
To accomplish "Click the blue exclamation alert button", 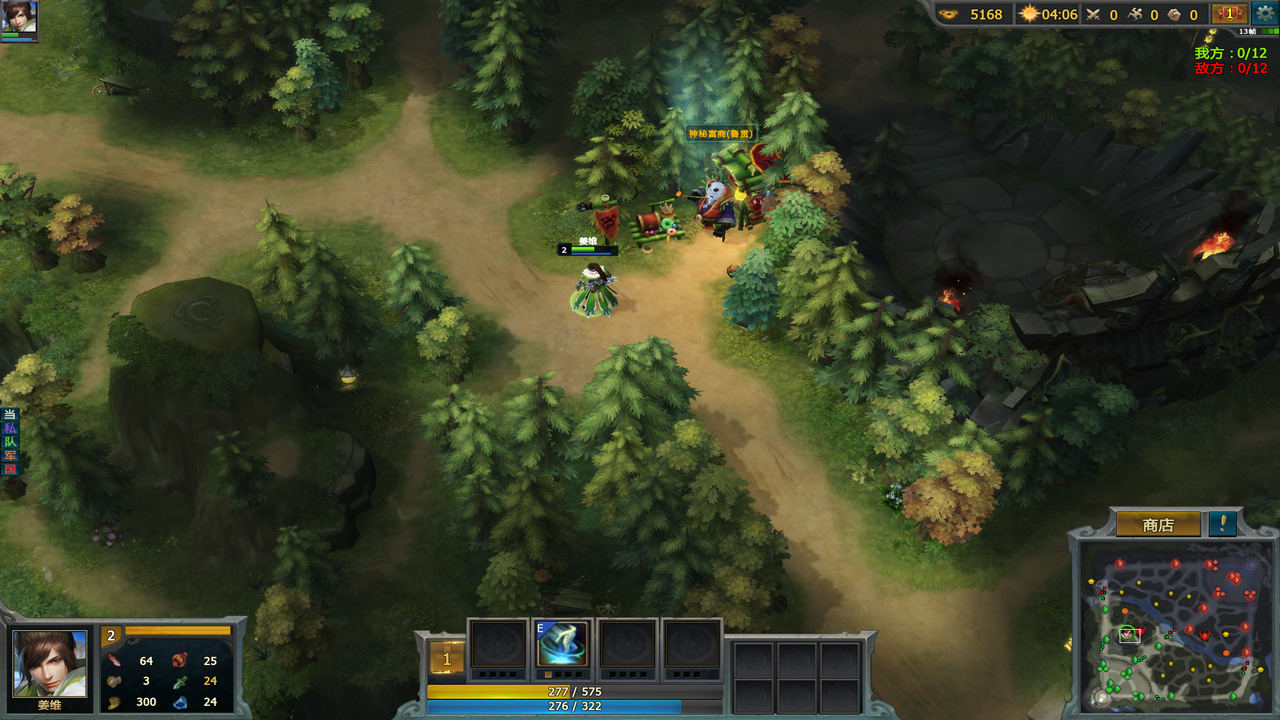I will (x=1222, y=524).
